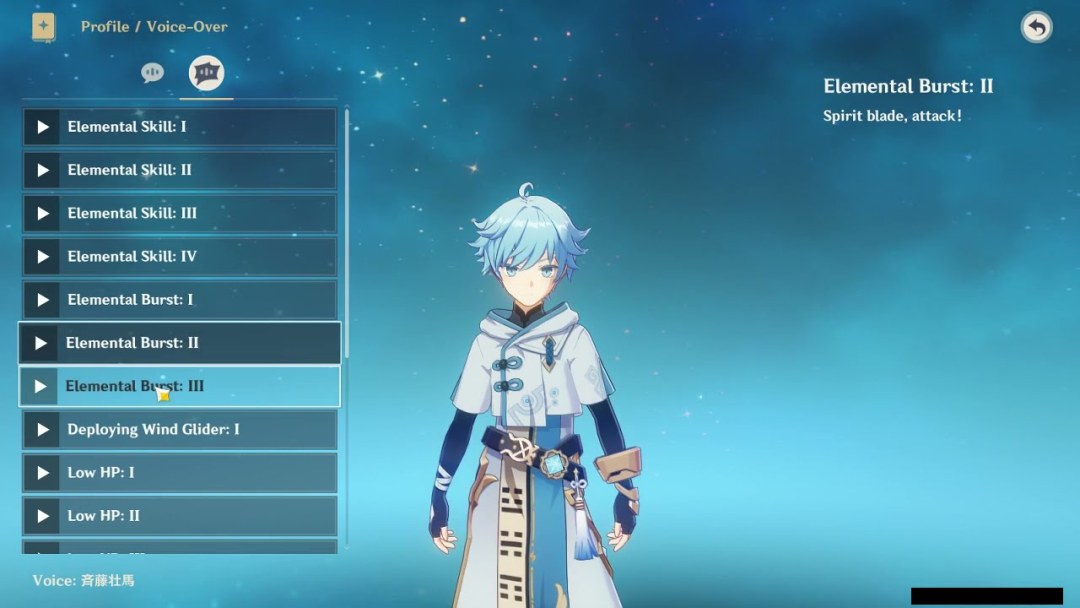Open the Profile book icon
Viewport: 1080px width, 608px height.
pos(43,27)
